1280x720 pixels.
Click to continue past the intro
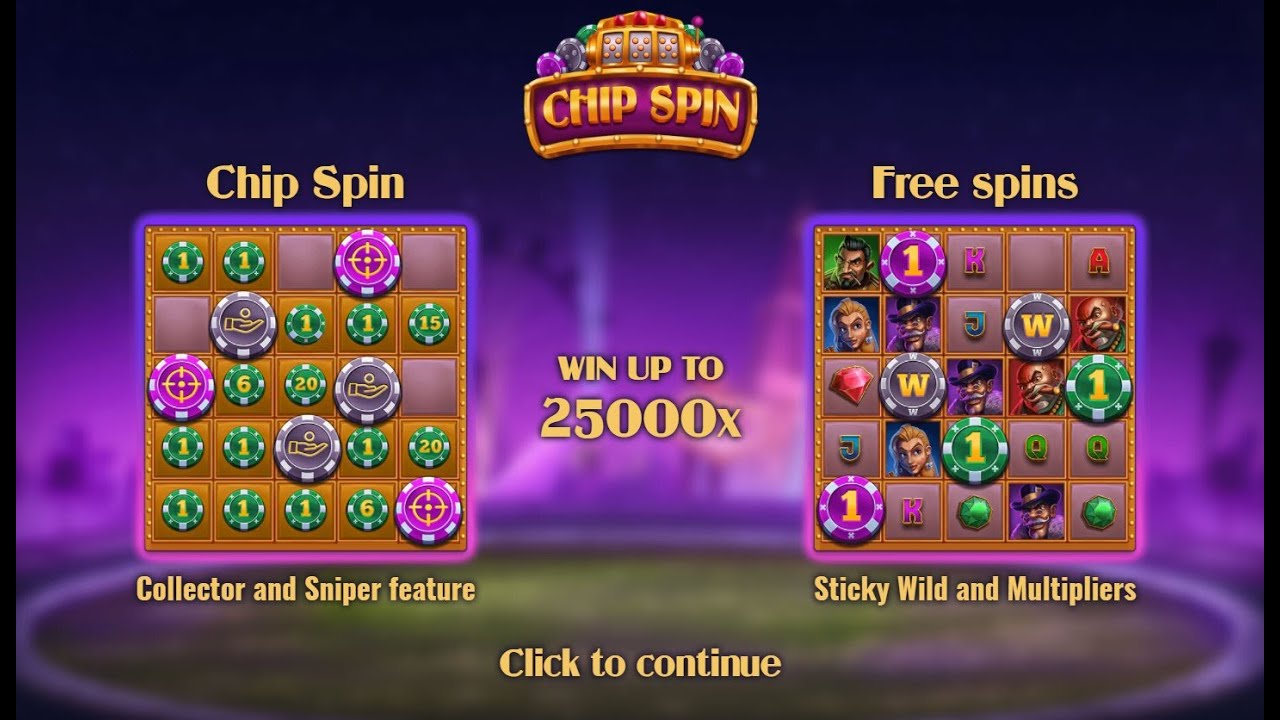click(x=640, y=662)
